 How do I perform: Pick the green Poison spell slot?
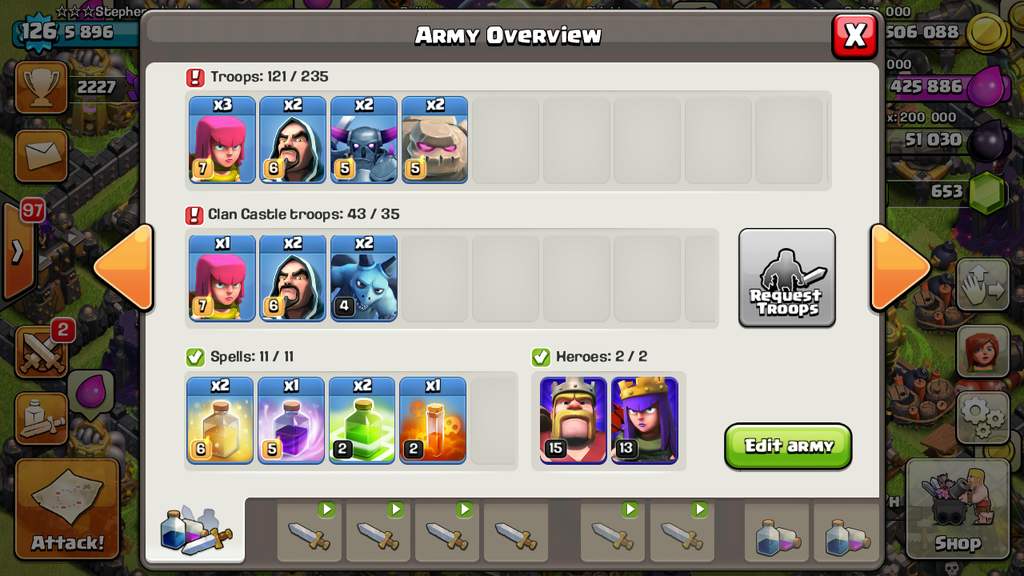(362, 421)
